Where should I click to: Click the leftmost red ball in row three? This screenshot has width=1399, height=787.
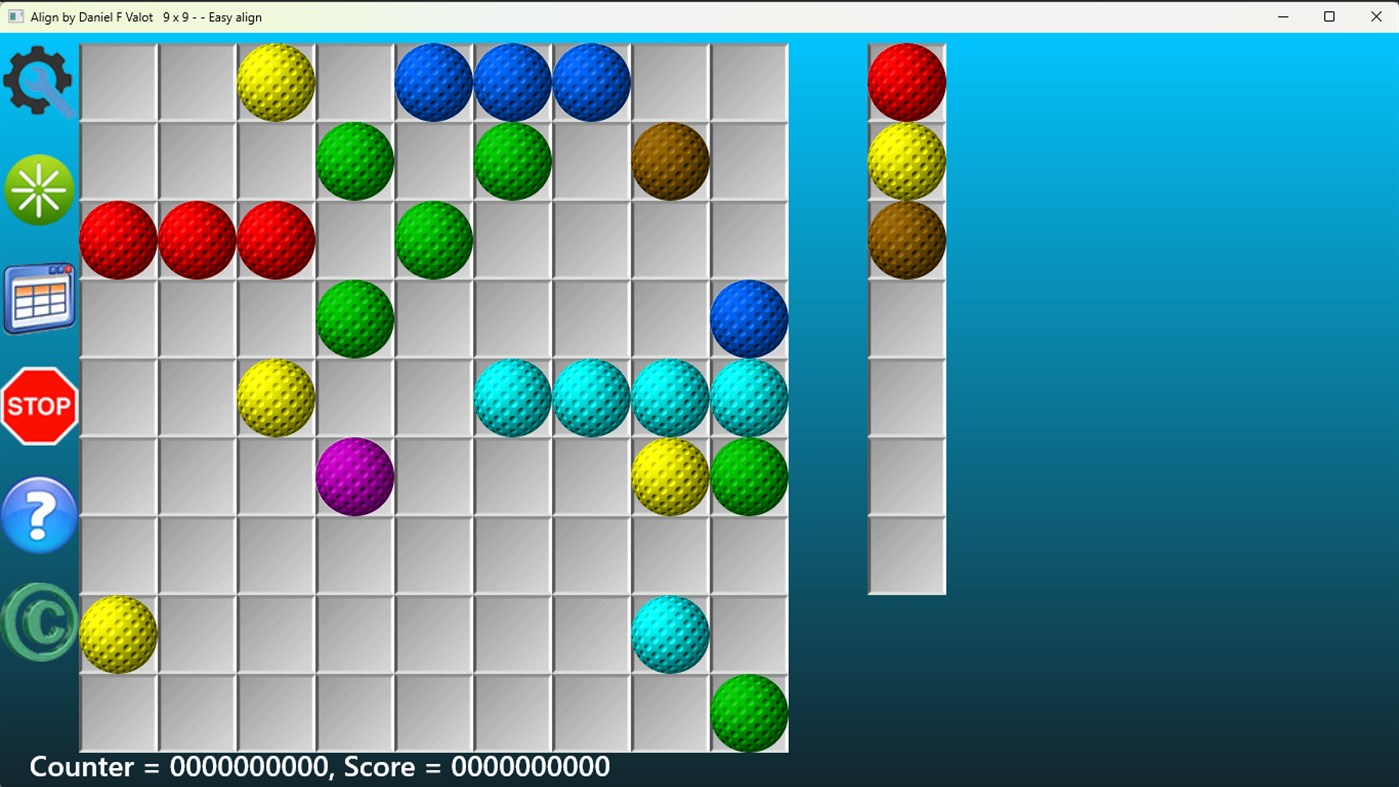118,240
